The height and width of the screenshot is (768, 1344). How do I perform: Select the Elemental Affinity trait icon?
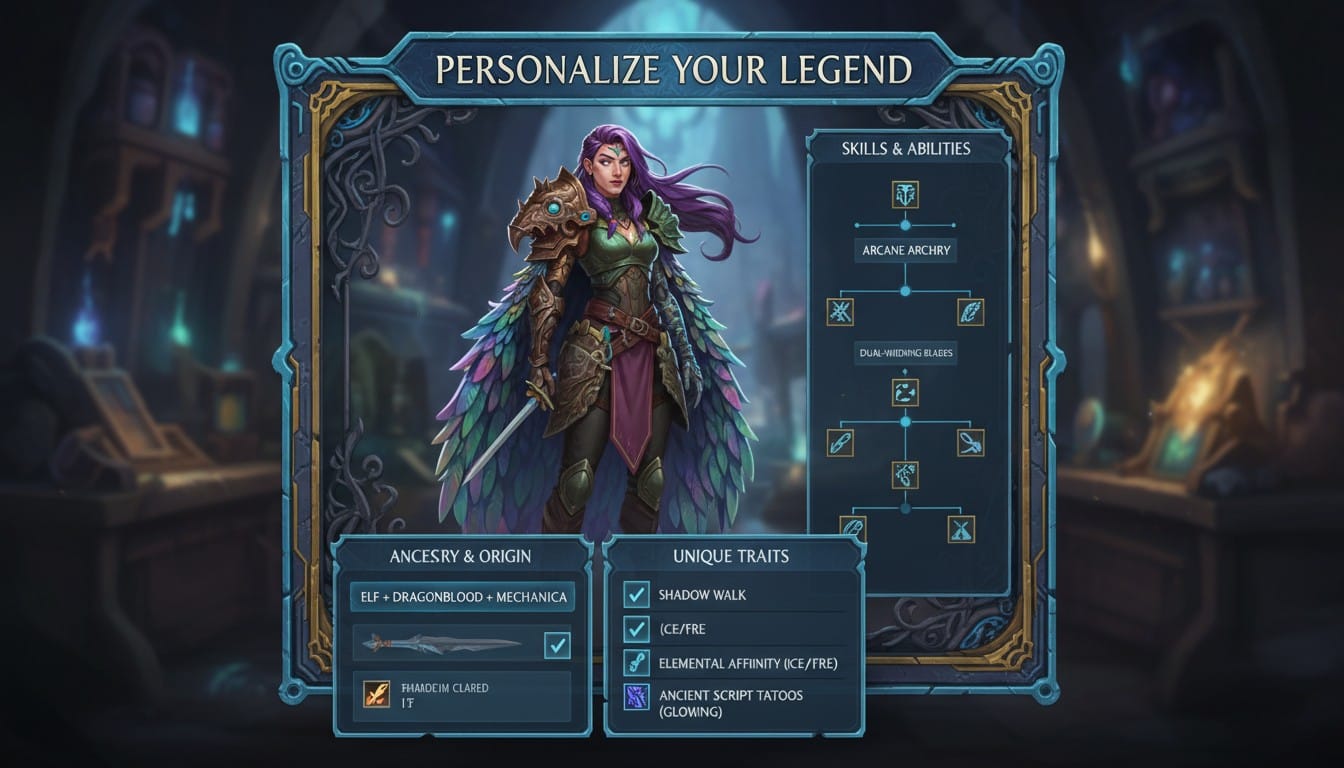[636, 663]
